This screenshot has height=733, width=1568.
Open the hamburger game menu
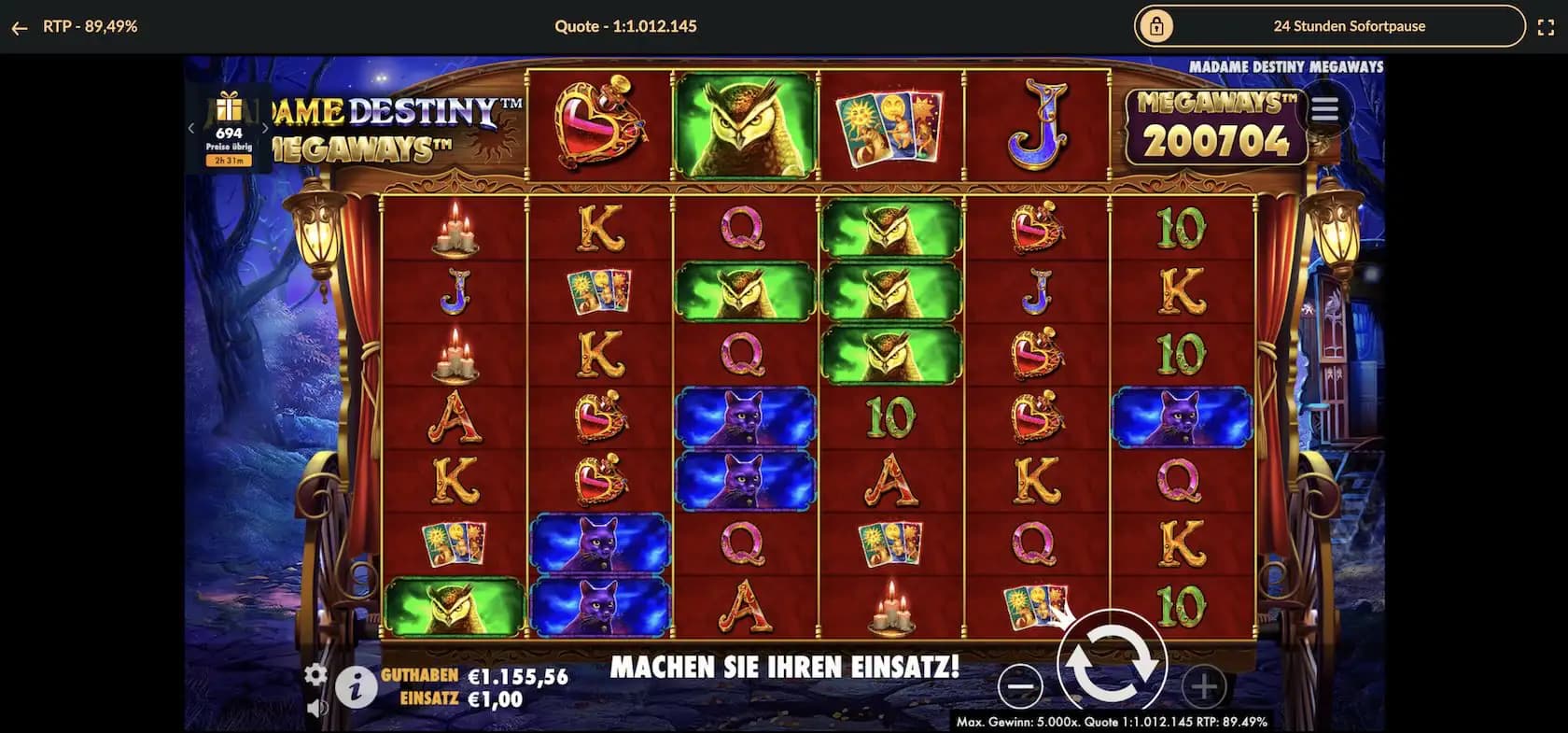click(1324, 110)
